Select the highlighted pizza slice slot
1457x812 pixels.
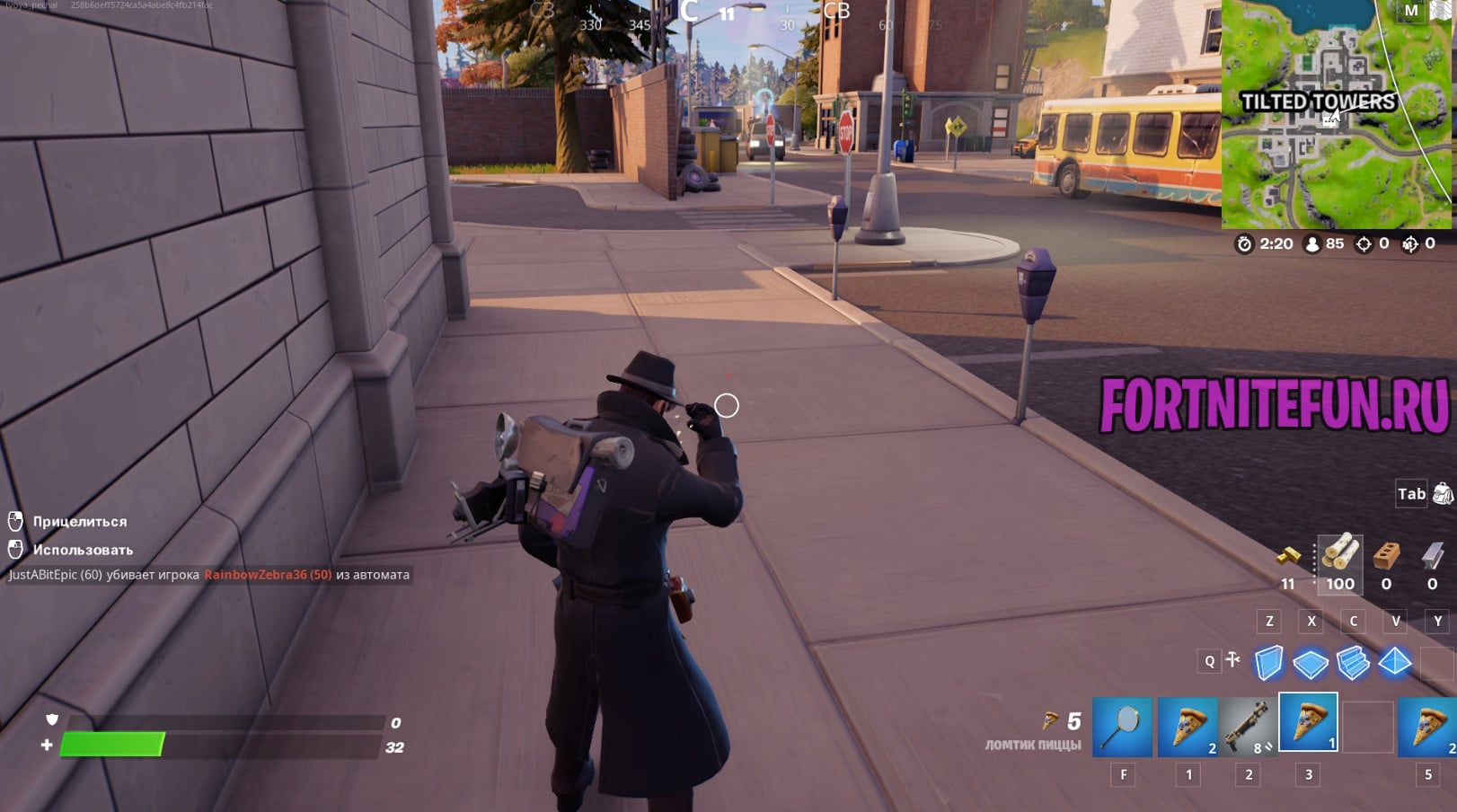1308,722
